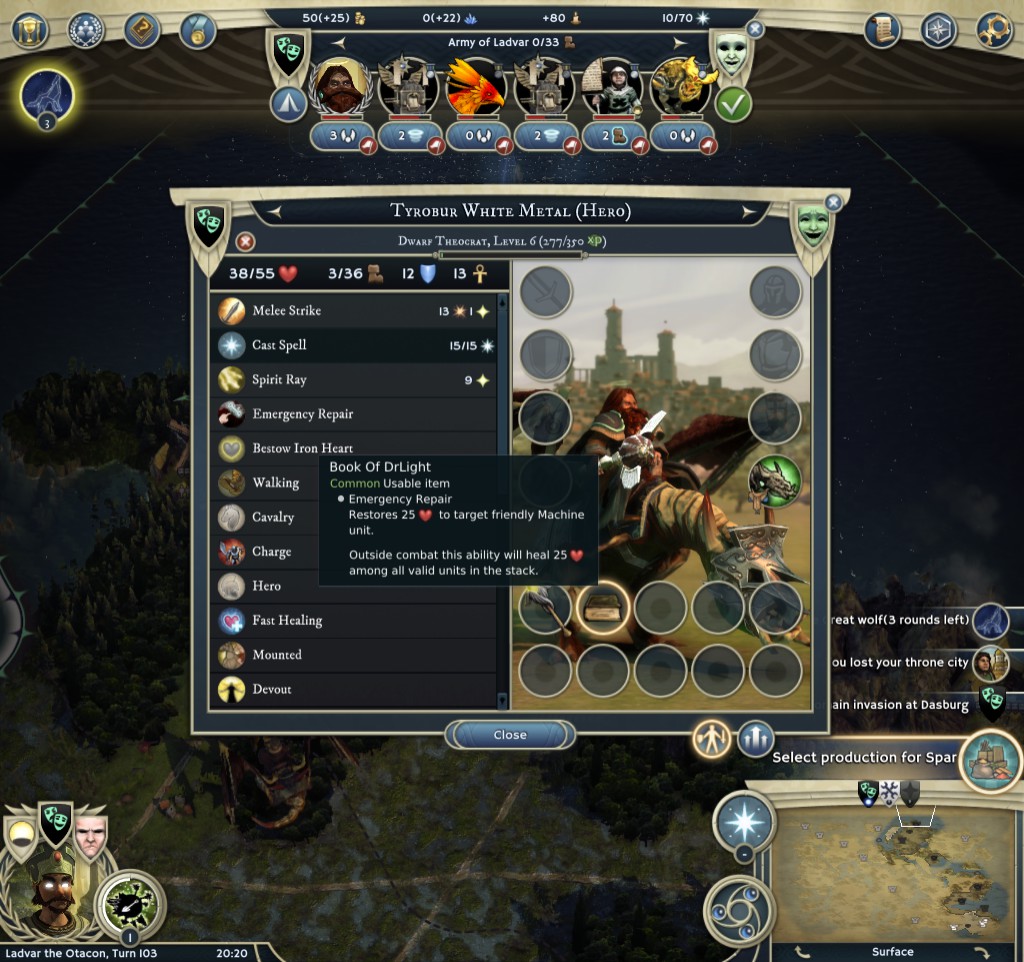Select the Spirit Ray ability row
1024x962 pixels.
355,380
